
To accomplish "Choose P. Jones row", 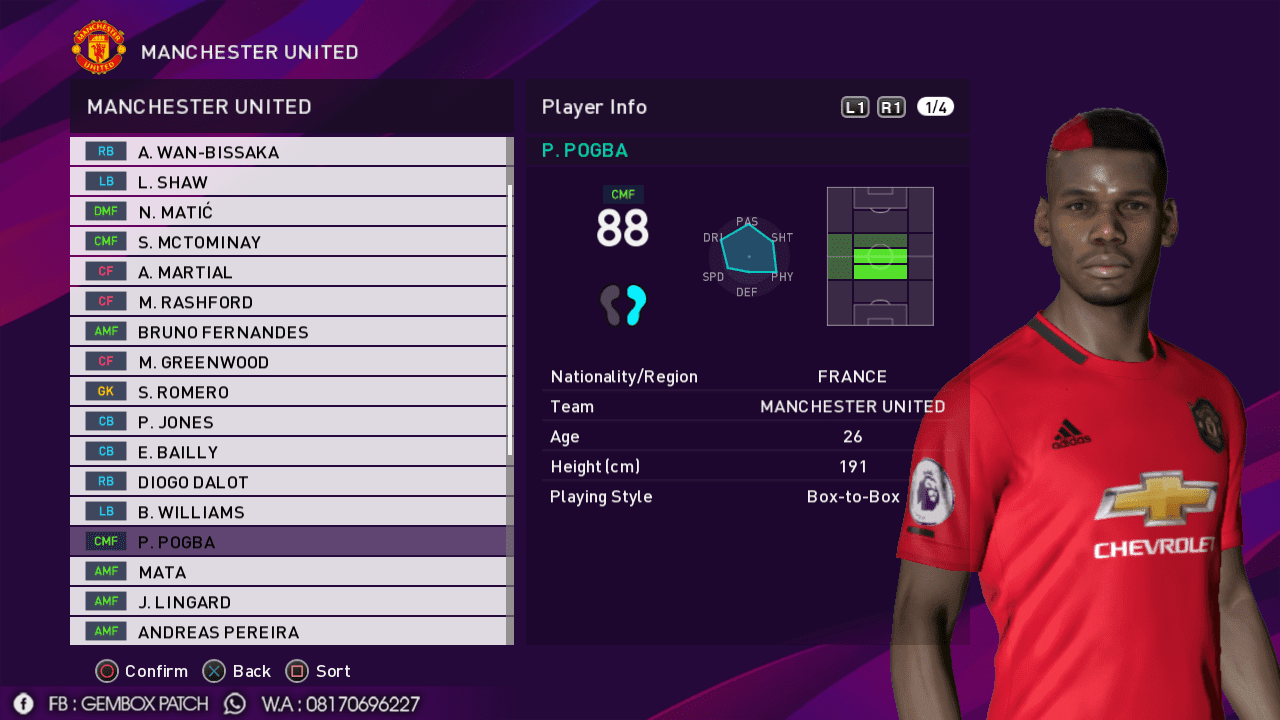I will click(290, 422).
